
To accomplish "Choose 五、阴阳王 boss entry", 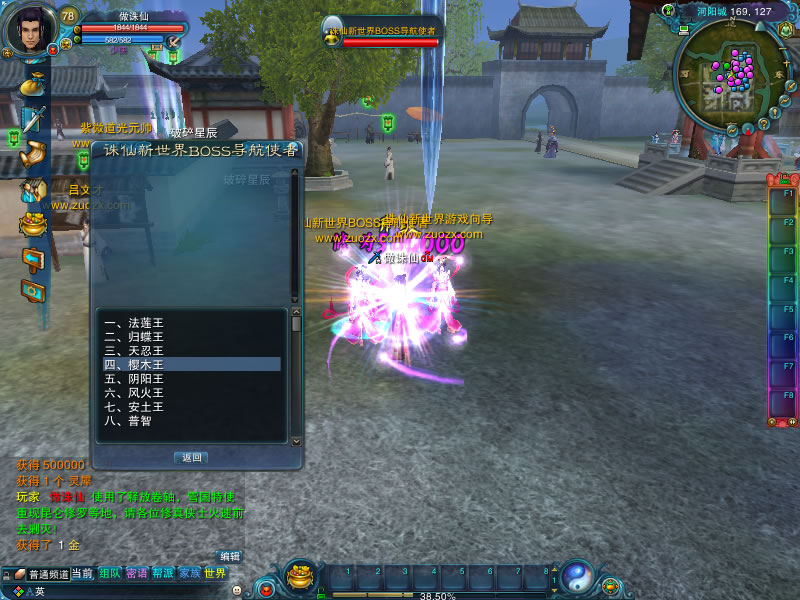I will [x=133, y=379].
